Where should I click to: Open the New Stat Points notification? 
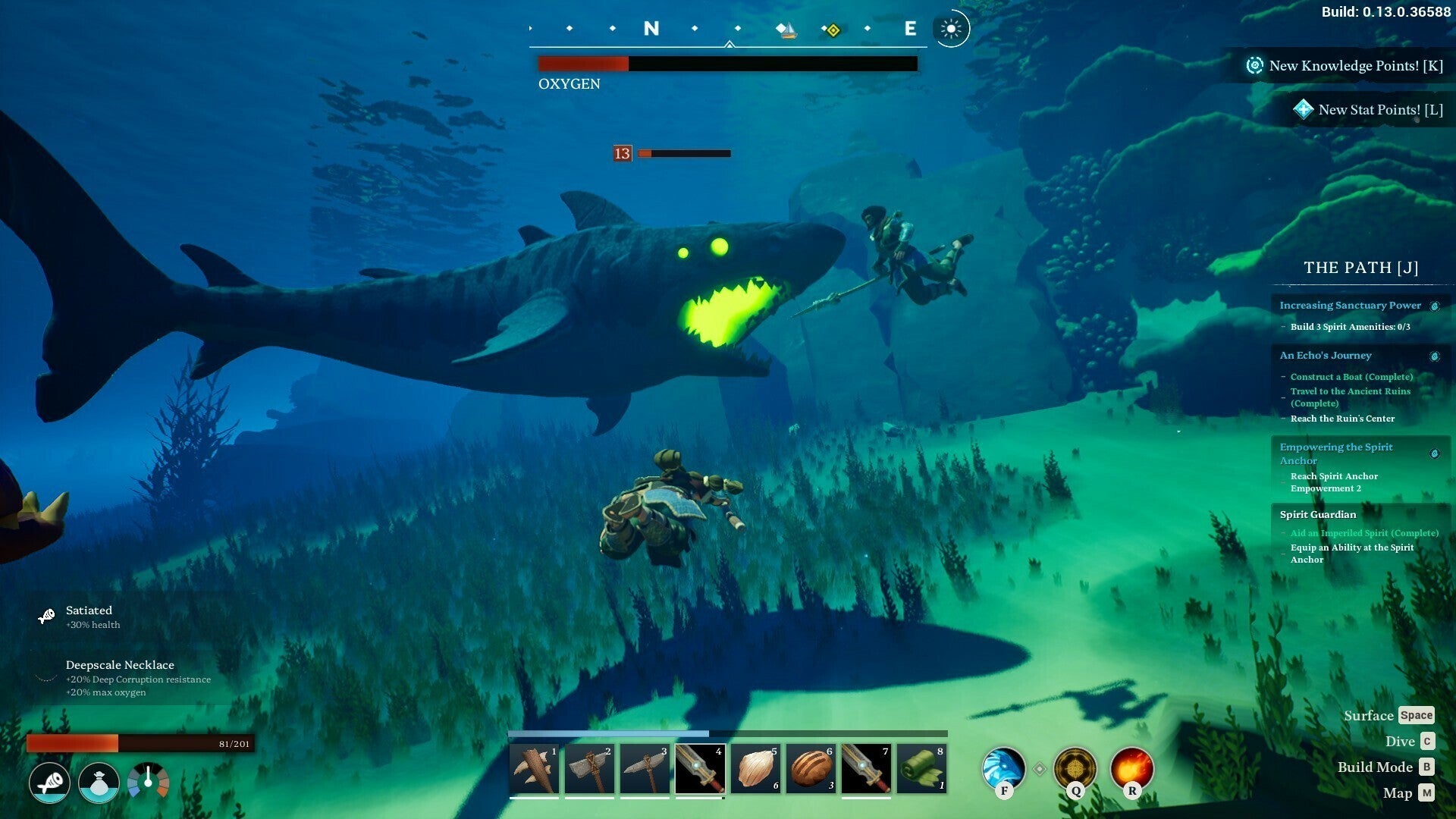1369,110
